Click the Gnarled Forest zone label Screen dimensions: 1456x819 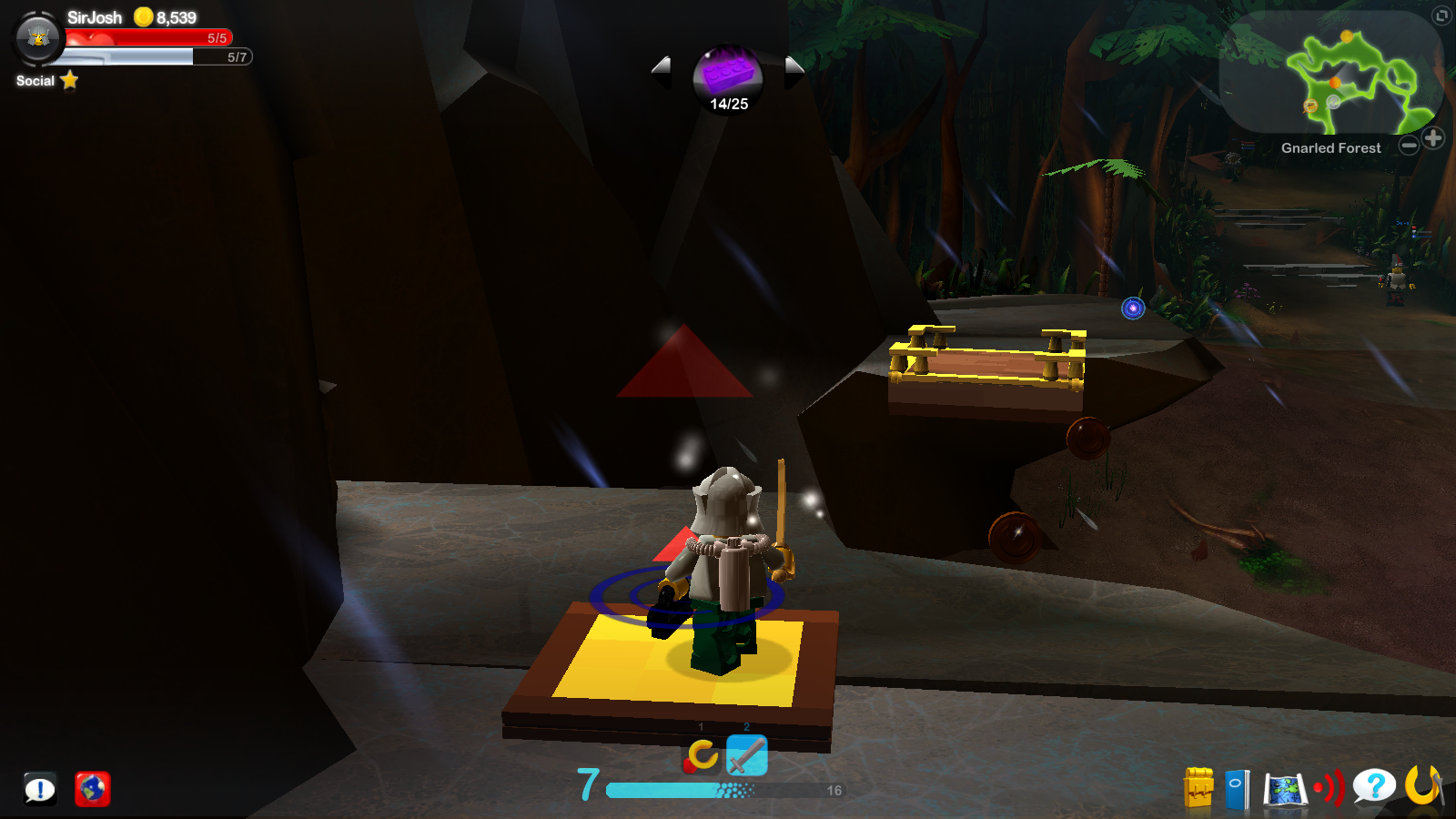tap(1331, 147)
